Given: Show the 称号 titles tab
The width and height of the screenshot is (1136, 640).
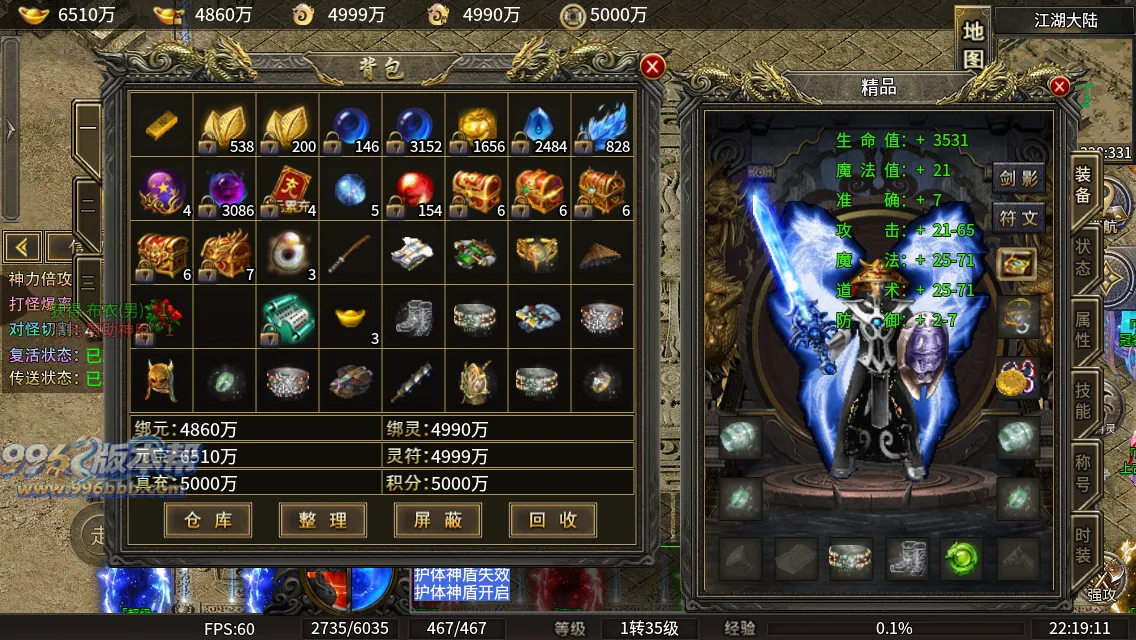Looking at the screenshot, I should point(1083,470).
